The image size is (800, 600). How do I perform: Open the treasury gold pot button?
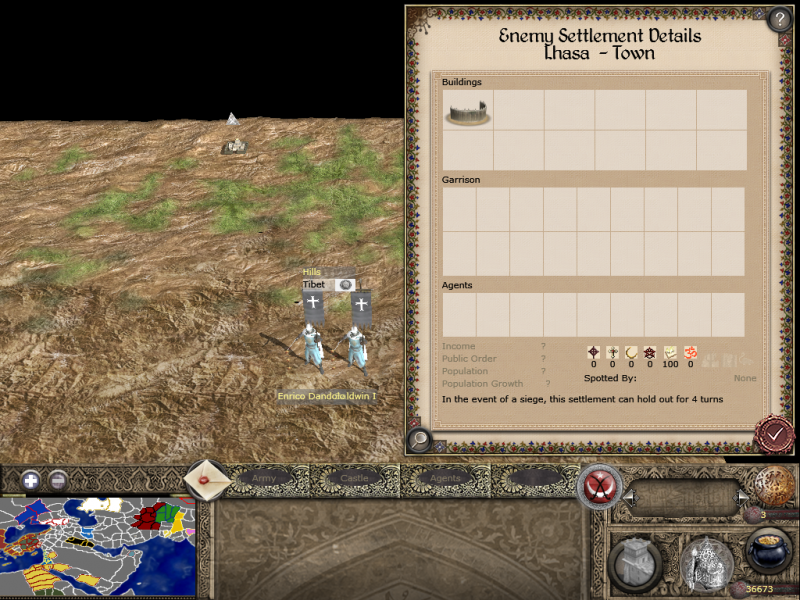(769, 554)
